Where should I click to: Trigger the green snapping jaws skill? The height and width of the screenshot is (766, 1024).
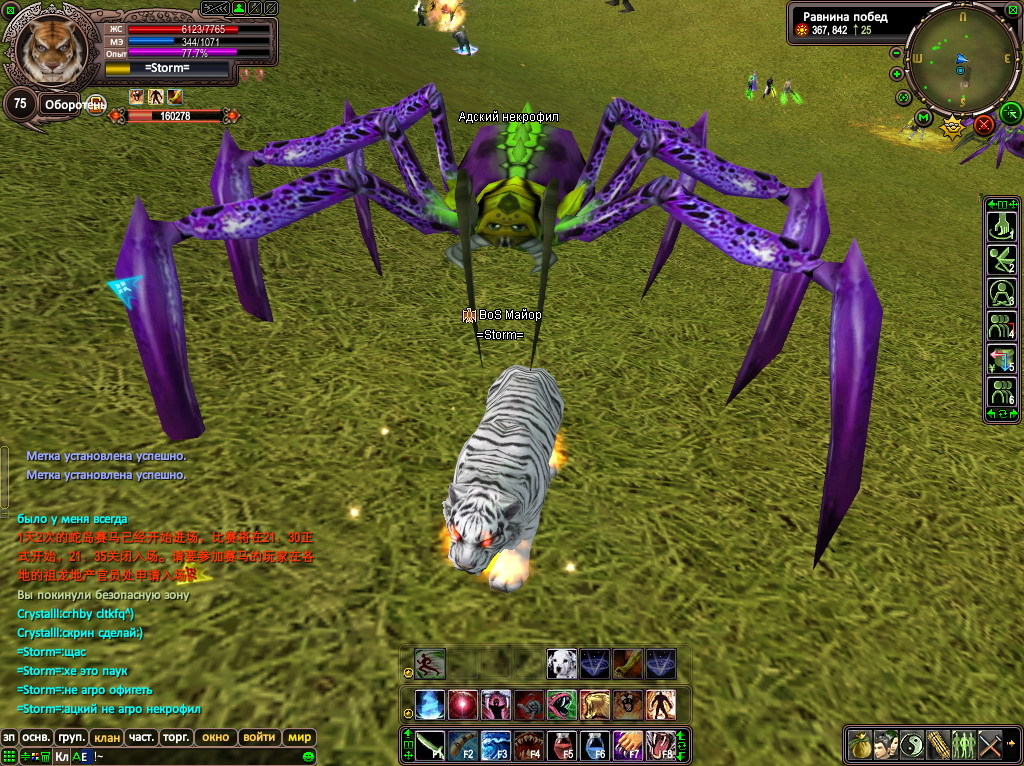[x=562, y=705]
